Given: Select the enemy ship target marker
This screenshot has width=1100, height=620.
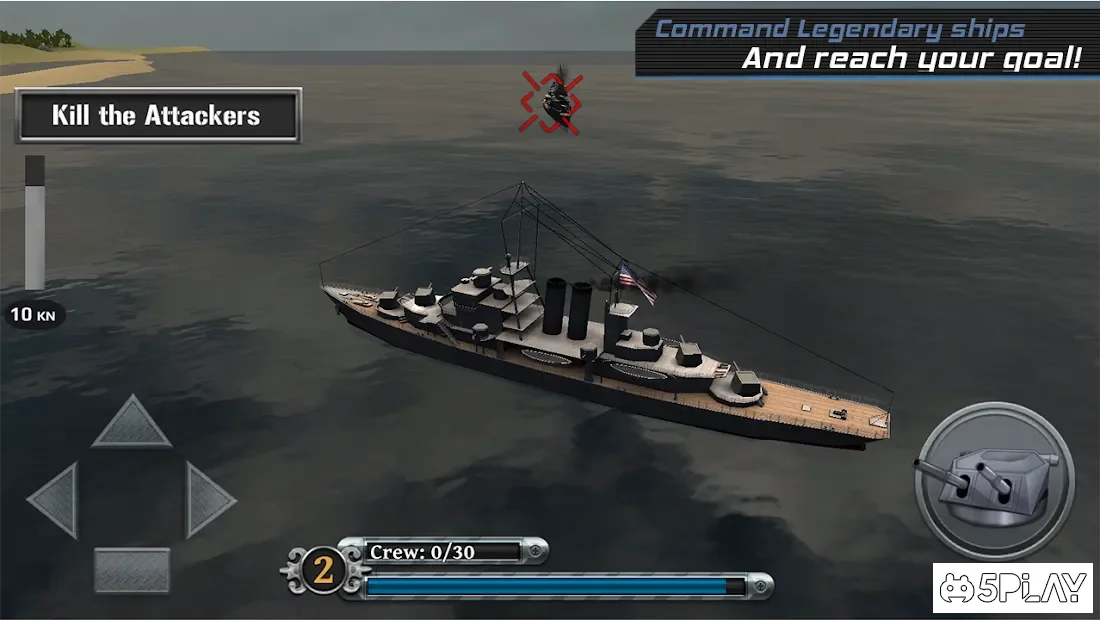Looking at the screenshot, I should [x=553, y=101].
